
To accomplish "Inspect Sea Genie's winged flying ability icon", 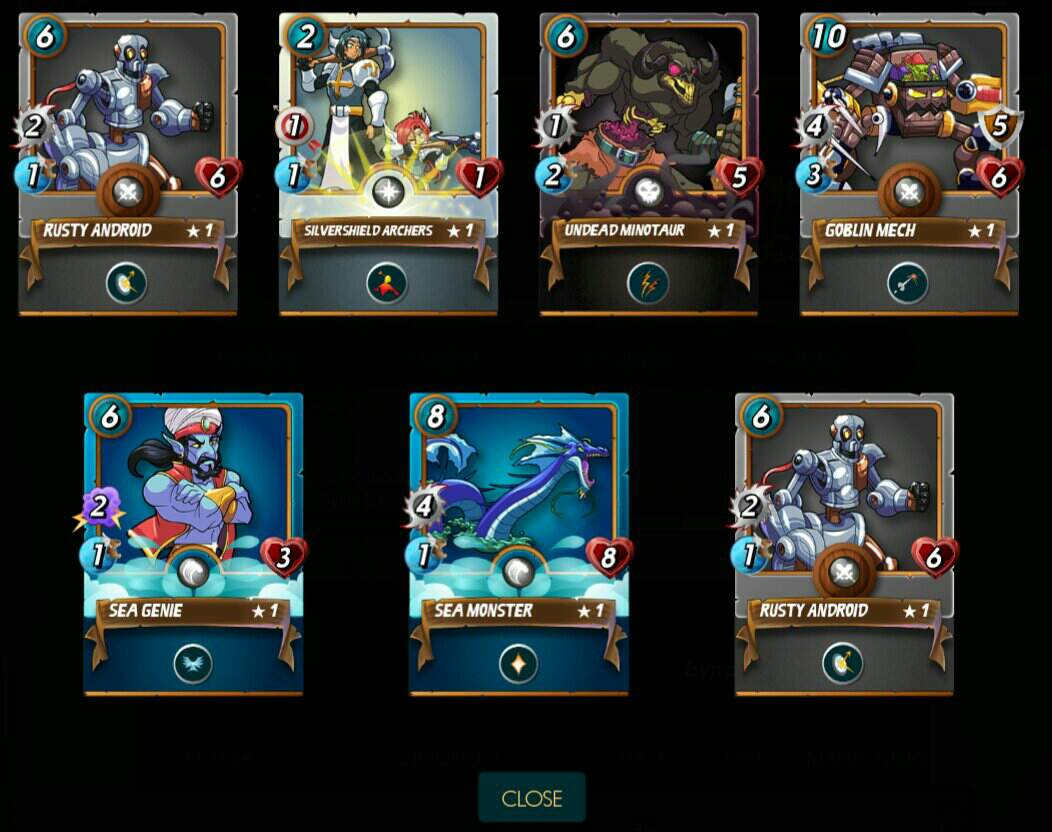I will pos(193,664).
